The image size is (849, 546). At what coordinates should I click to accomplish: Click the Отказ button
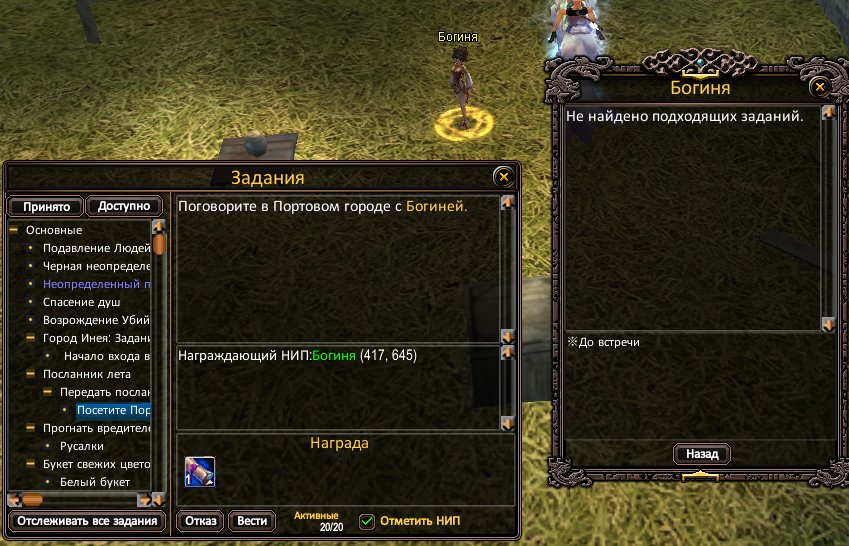tap(200, 521)
